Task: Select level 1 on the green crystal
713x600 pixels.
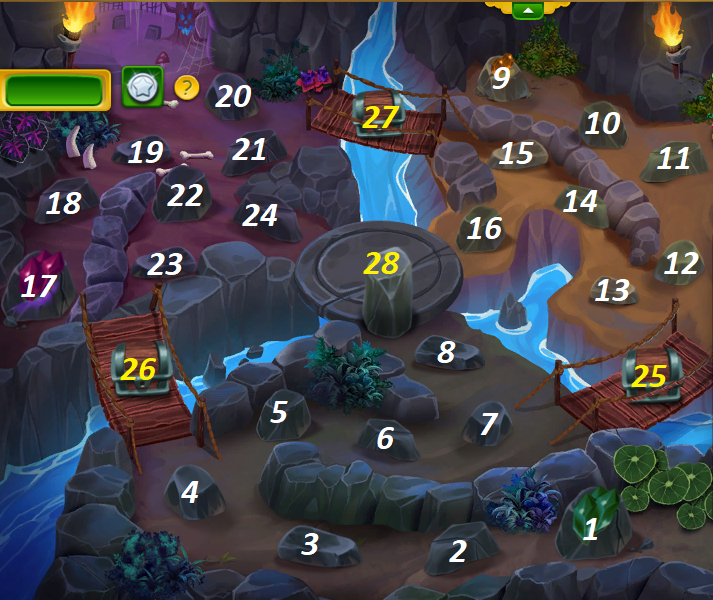Action: pyautogui.click(x=591, y=528)
